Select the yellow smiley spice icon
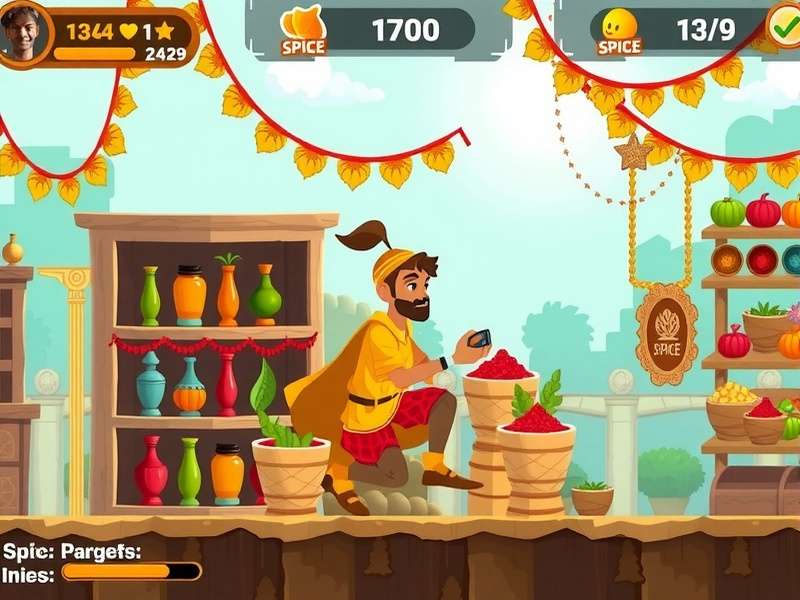The height and width of the screenshot is (600, 800). [x=620, y=24]
